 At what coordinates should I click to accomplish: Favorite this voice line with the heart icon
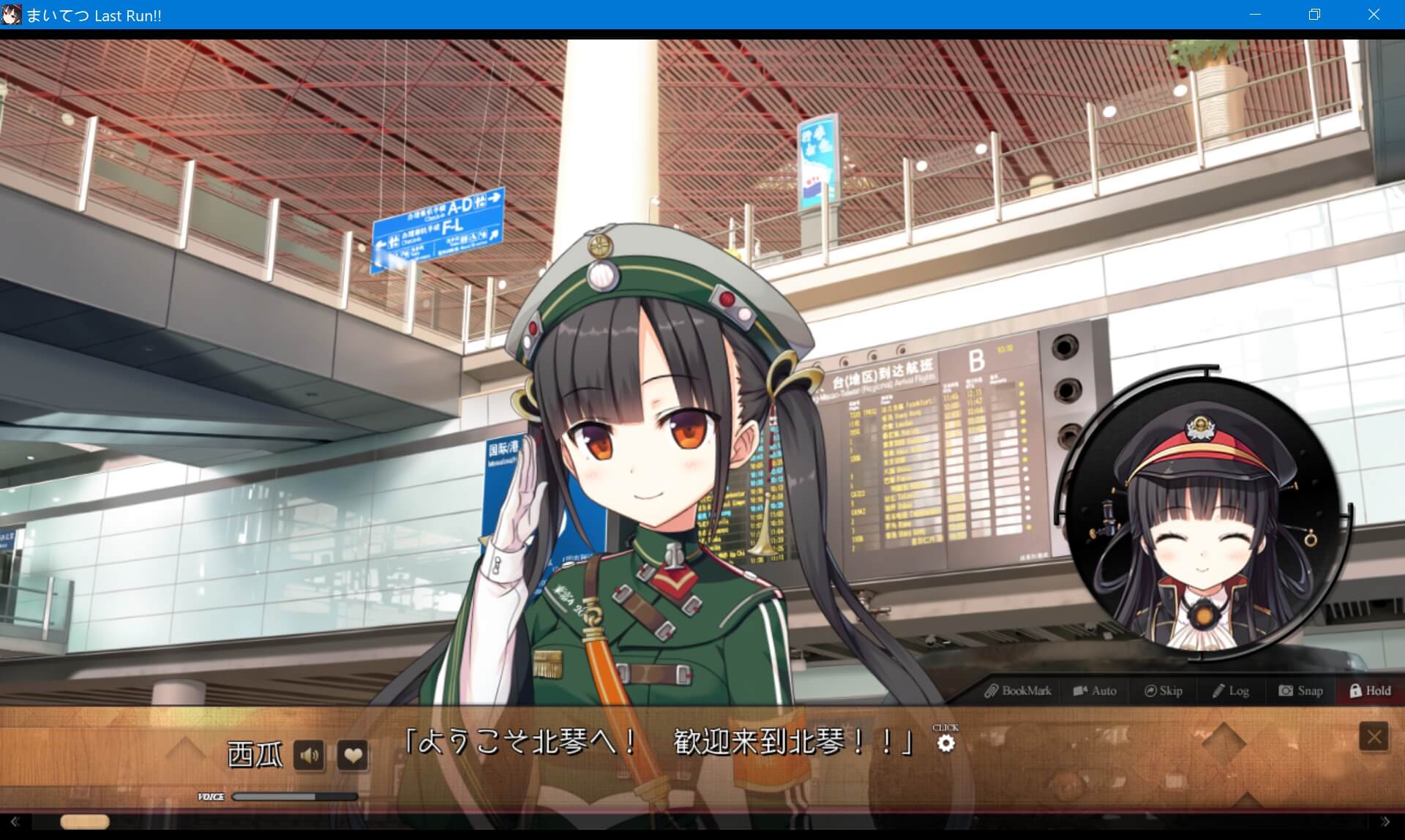click(353, 754)
